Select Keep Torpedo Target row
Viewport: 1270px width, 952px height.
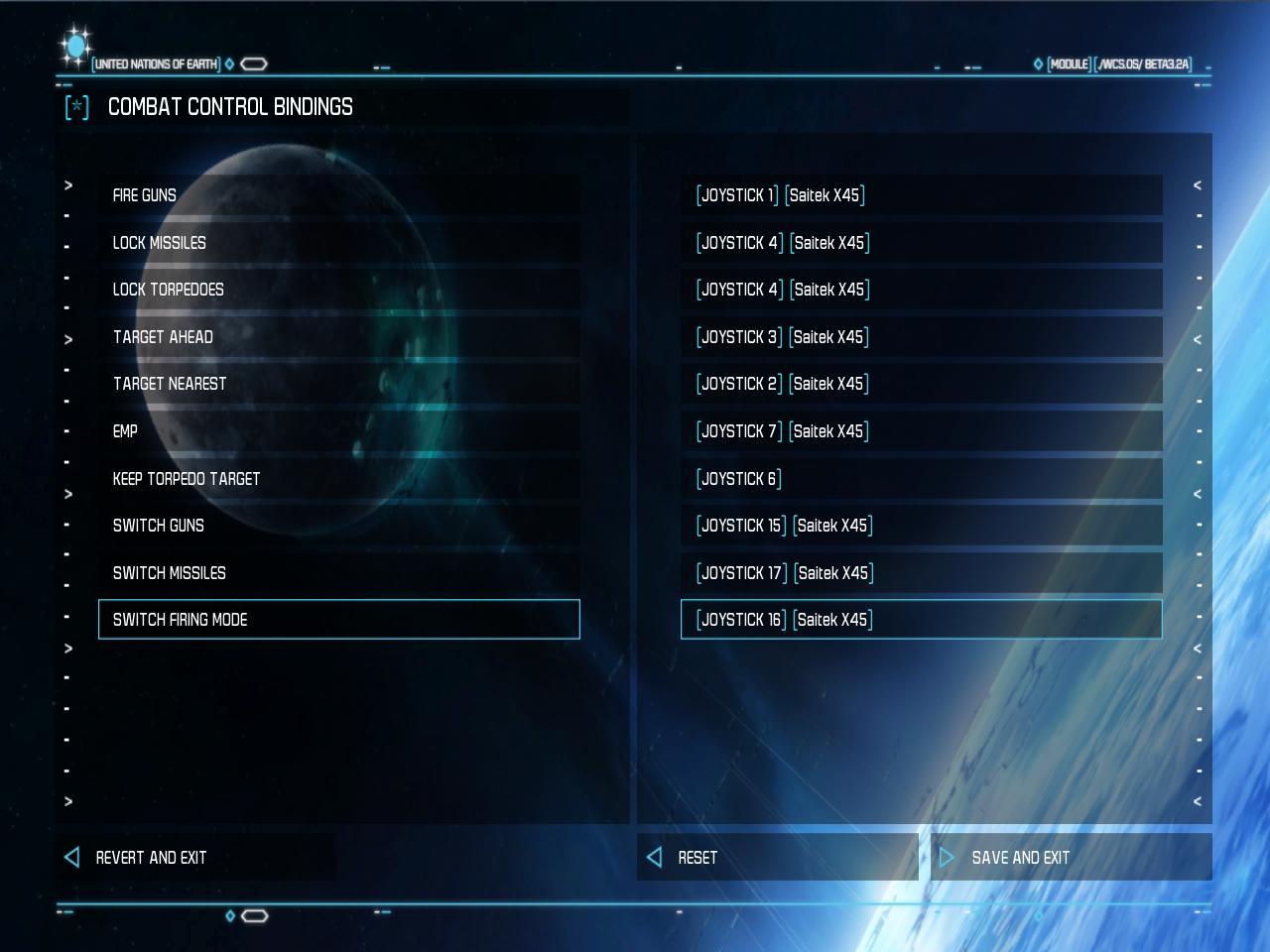point(338,479)
